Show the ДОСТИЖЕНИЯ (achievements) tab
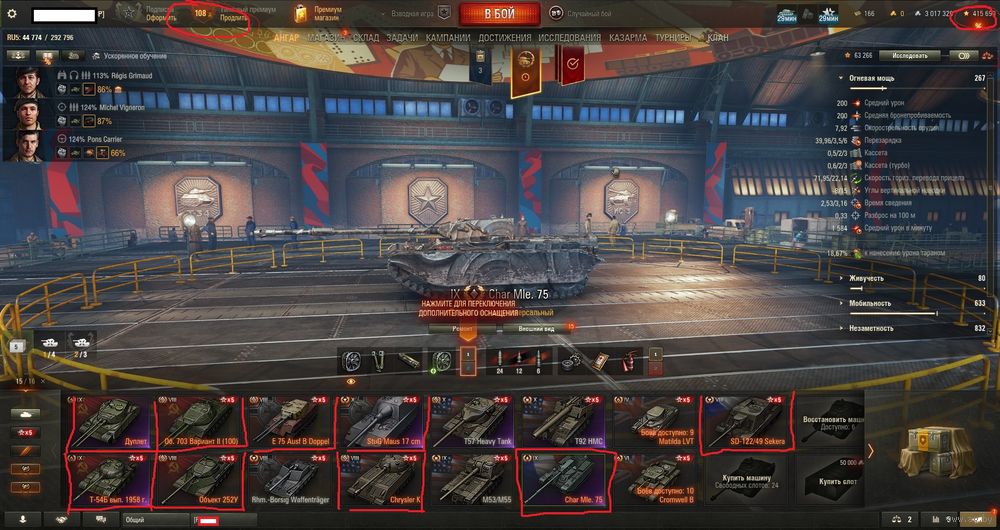The image size is (1000, 530). (504, 37)
